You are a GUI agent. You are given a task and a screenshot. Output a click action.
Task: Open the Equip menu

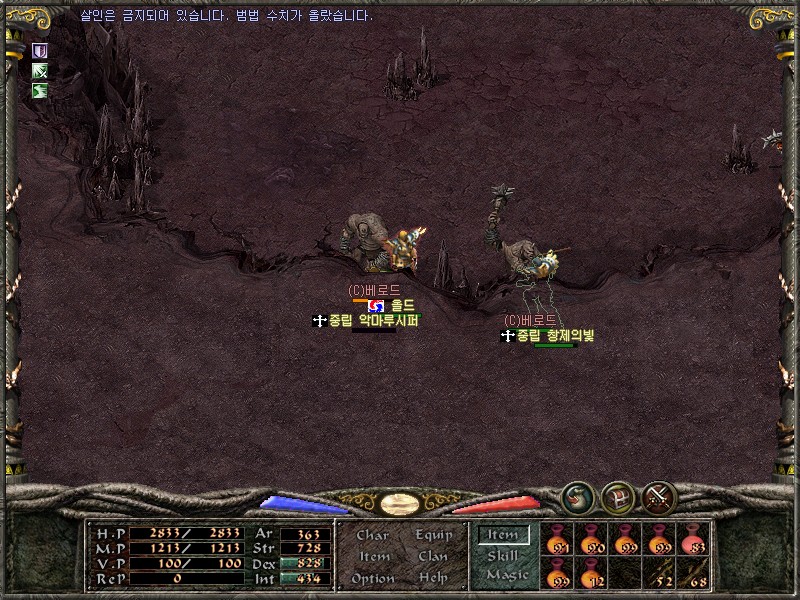pyautogui.click(x=433, y=536)
